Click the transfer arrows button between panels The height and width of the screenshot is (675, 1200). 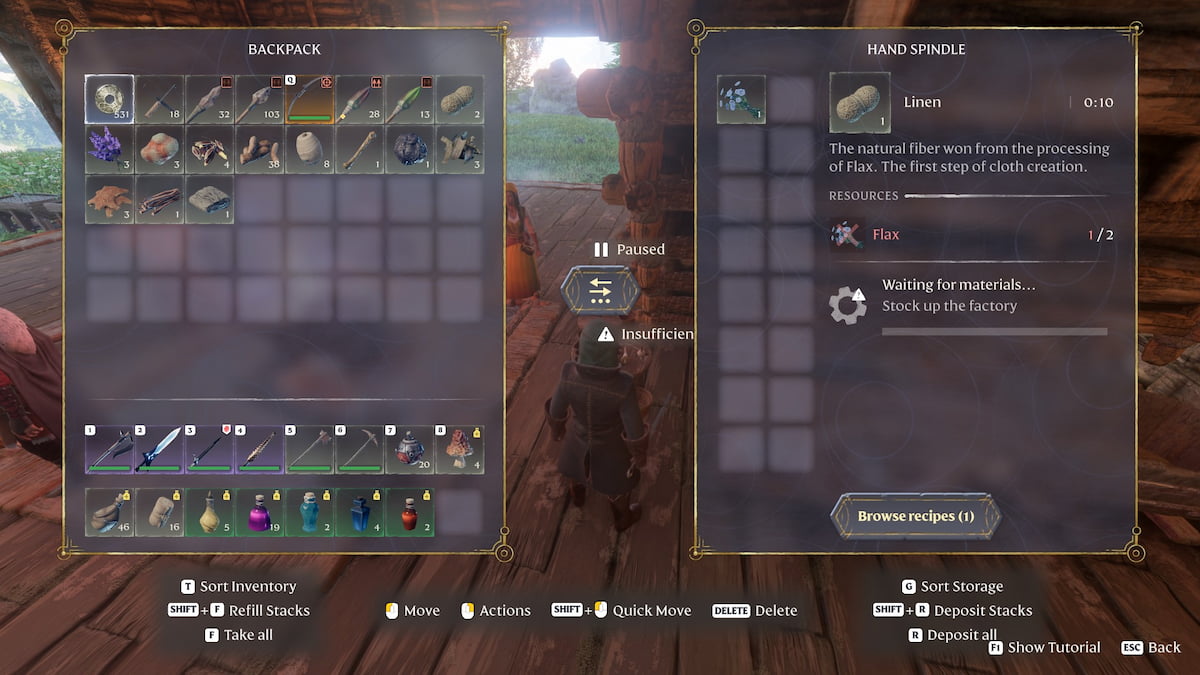[600, 290]
